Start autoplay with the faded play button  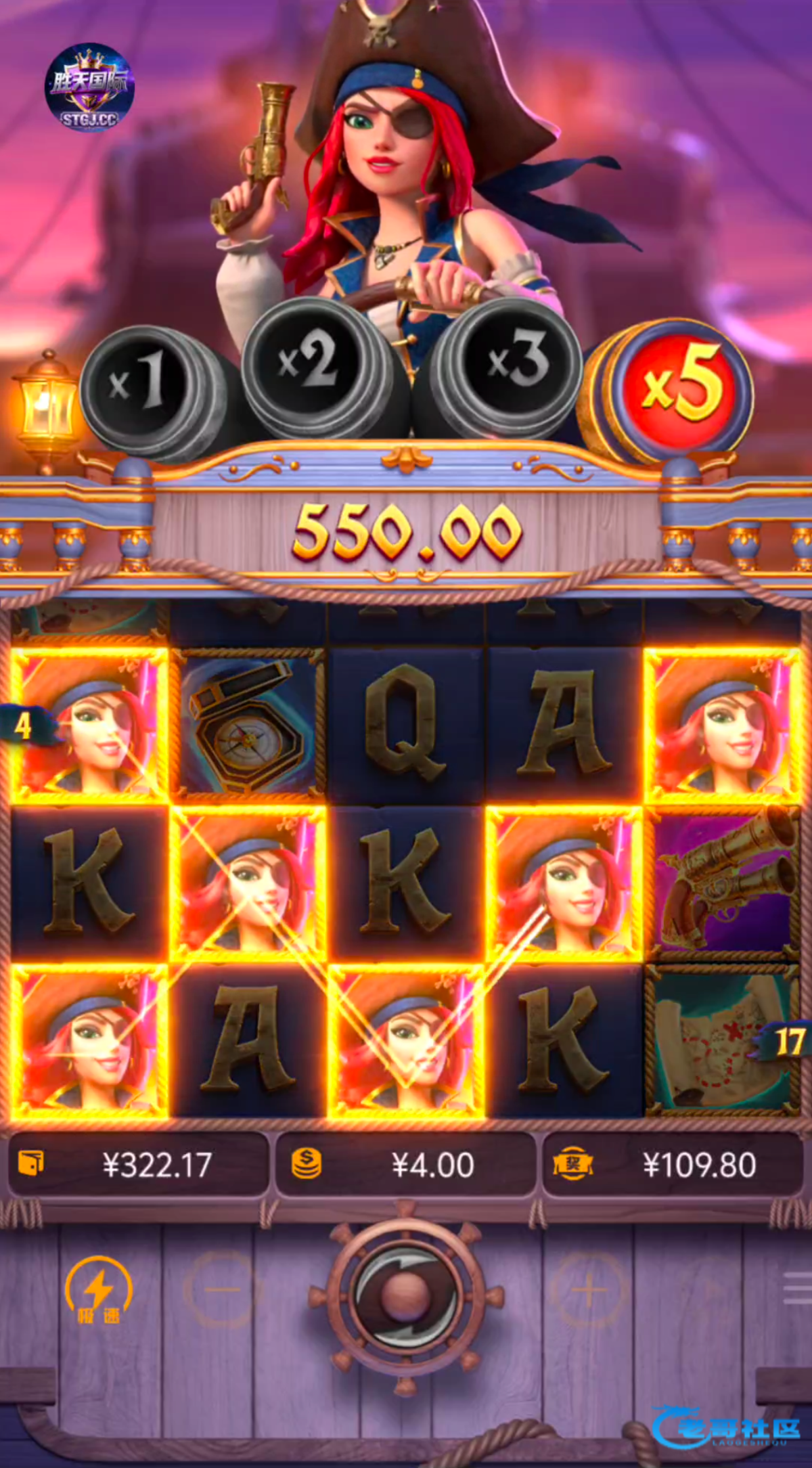coord(710,1289)
